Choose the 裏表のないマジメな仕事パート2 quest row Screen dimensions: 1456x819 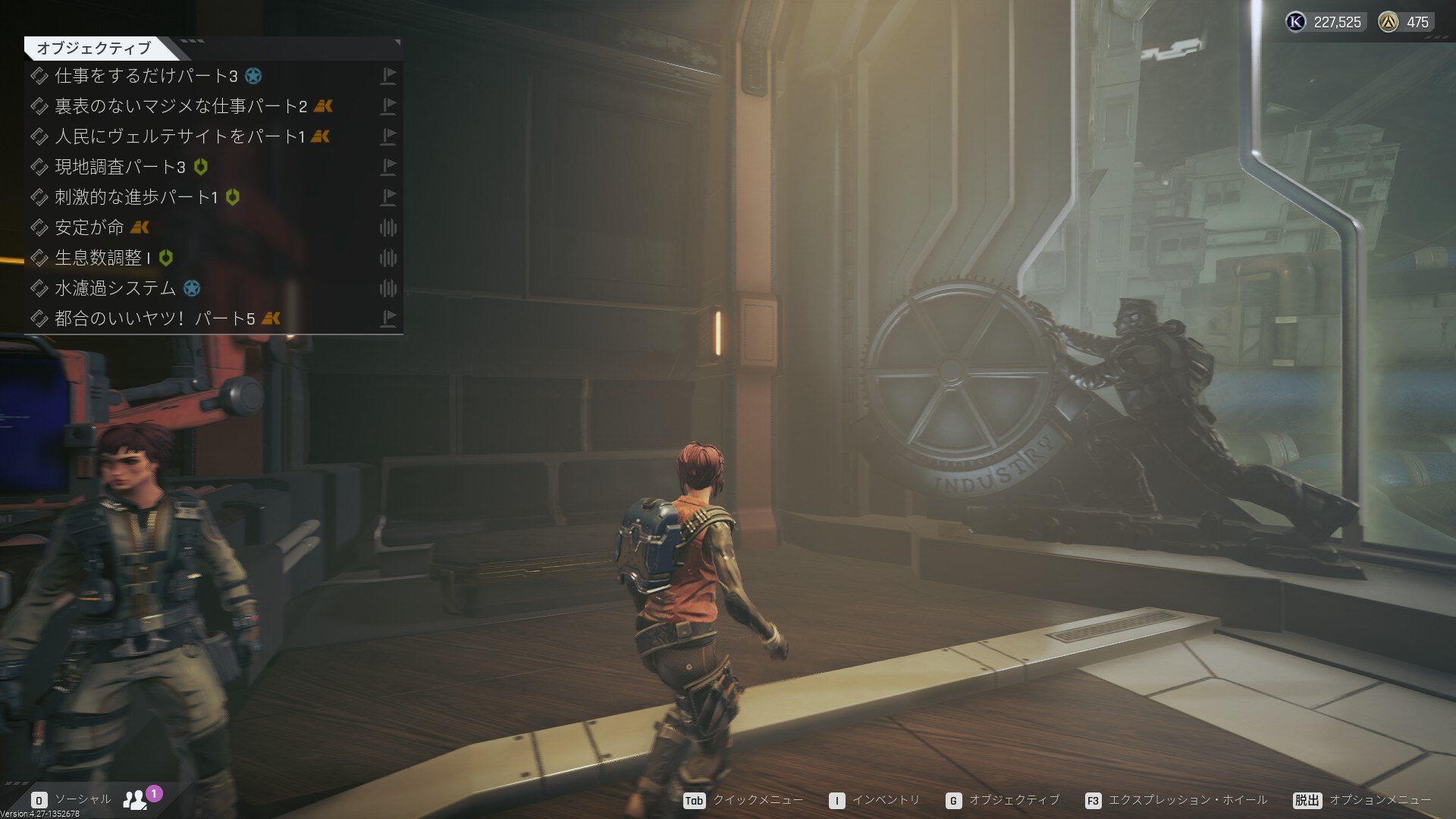(x=180, y=106)
